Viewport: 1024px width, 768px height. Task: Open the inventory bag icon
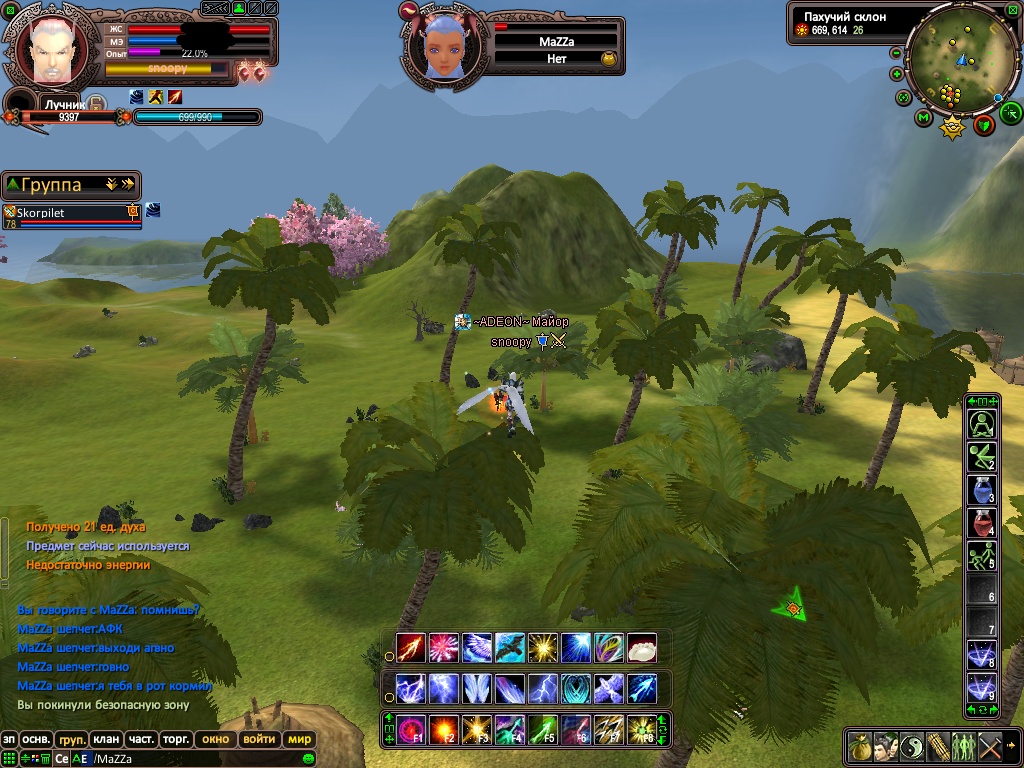point(859,746)
